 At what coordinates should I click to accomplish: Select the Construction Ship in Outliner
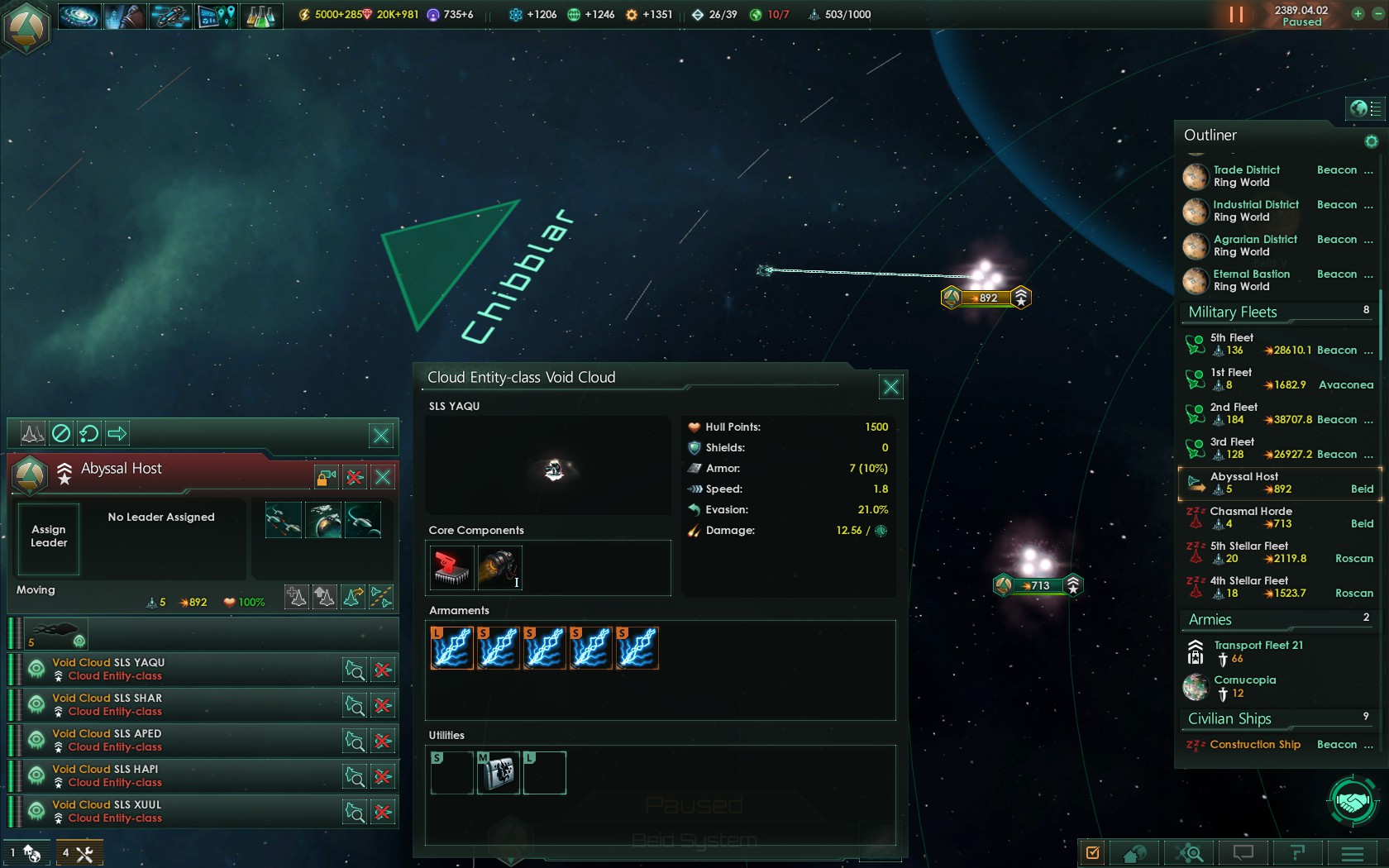(1255, 745)
